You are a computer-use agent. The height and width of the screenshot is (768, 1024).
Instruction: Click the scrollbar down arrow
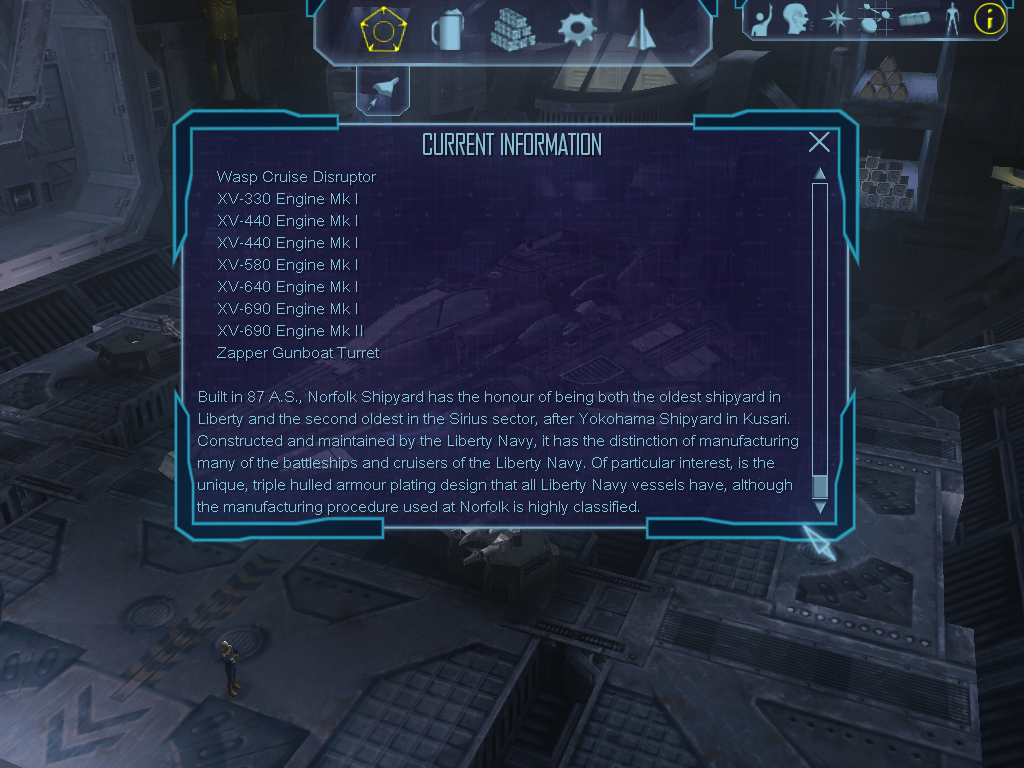coord(820,507)
